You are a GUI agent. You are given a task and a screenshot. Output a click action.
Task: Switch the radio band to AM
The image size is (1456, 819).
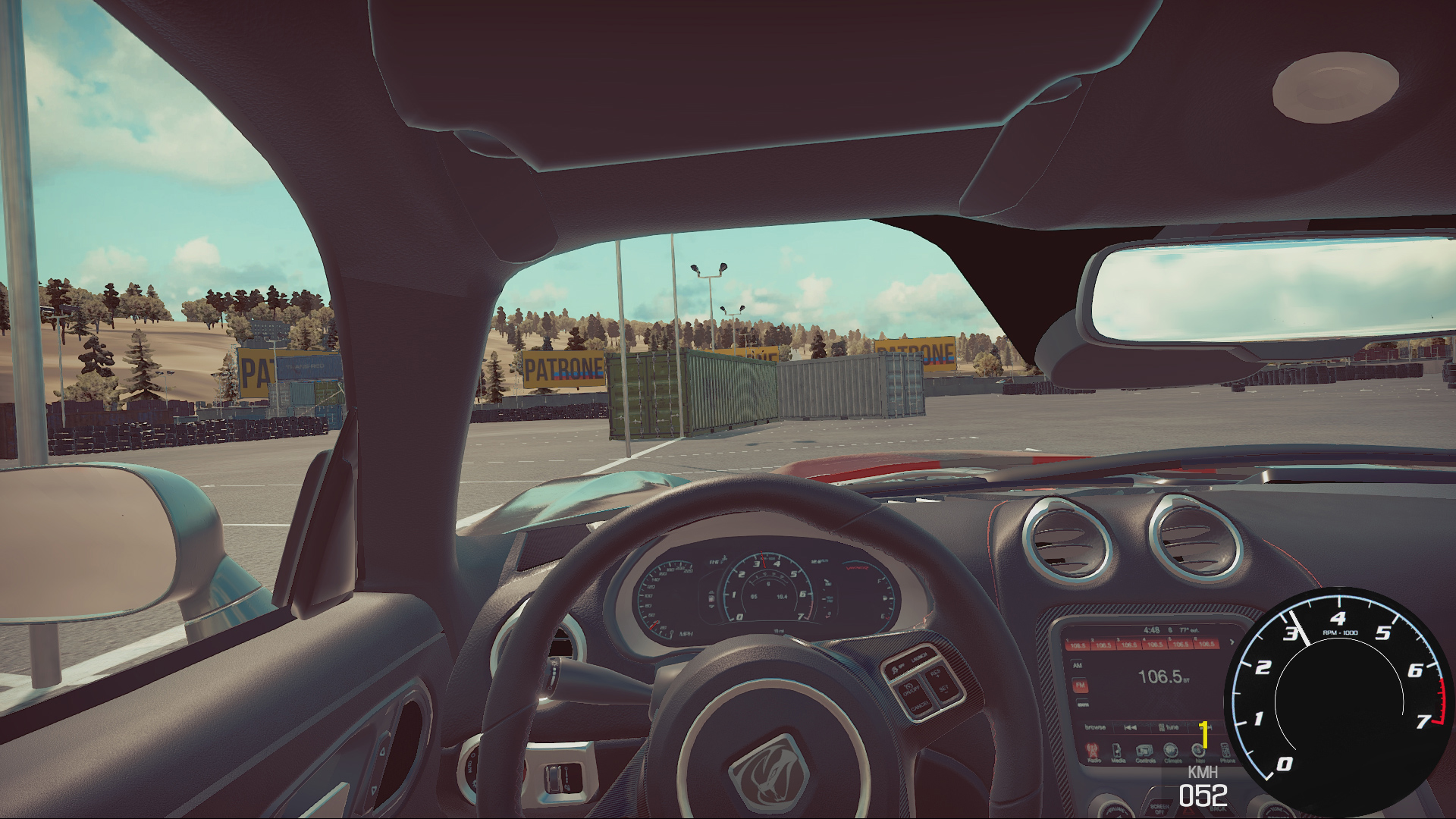tap(1077, 665)
